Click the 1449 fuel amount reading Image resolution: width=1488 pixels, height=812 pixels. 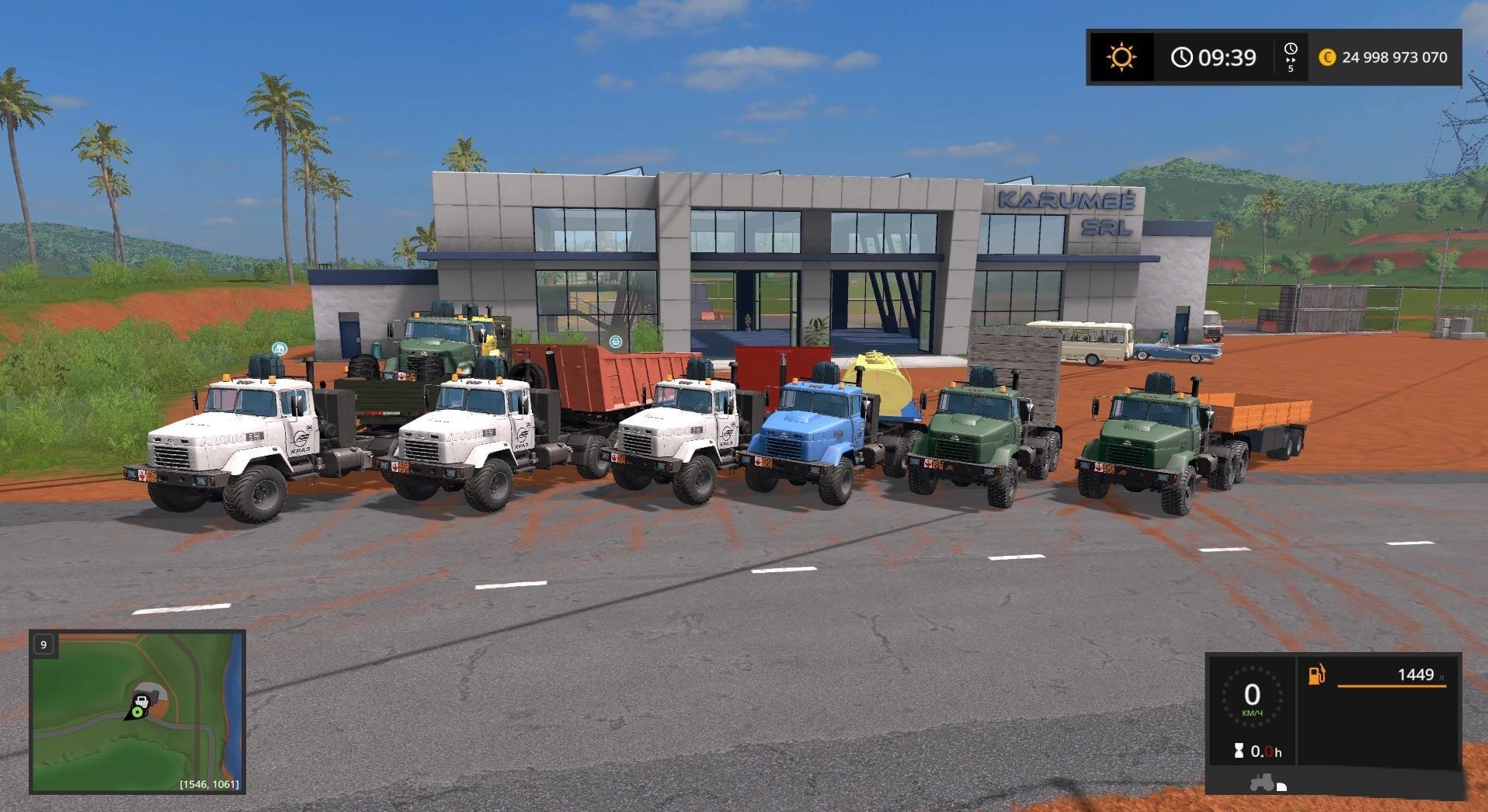(1415, 675)
